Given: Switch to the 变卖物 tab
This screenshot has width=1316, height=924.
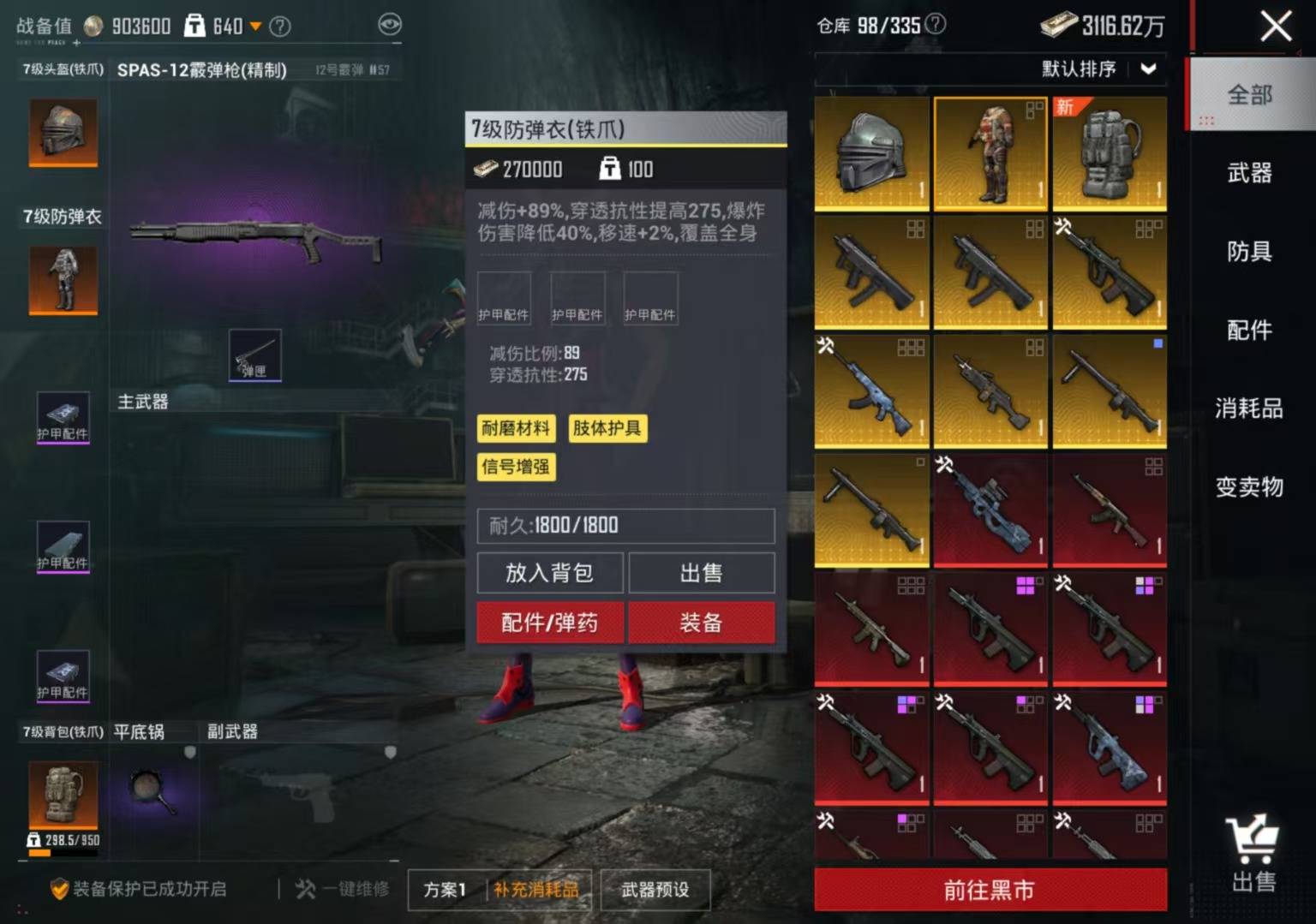Looking at the screenshot, I should [1249, 487].
